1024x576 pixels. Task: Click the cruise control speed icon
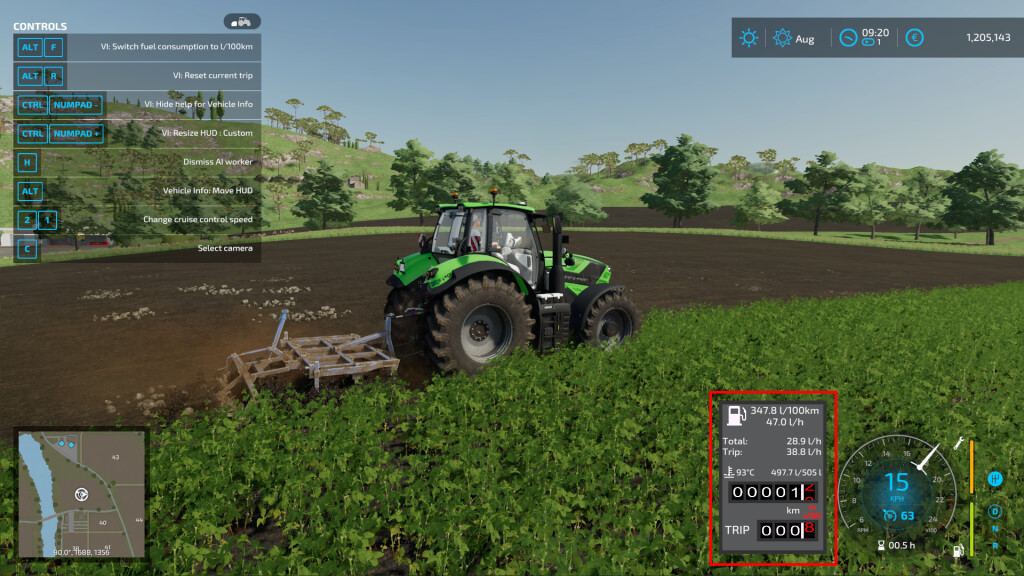[x=888, y=516]
